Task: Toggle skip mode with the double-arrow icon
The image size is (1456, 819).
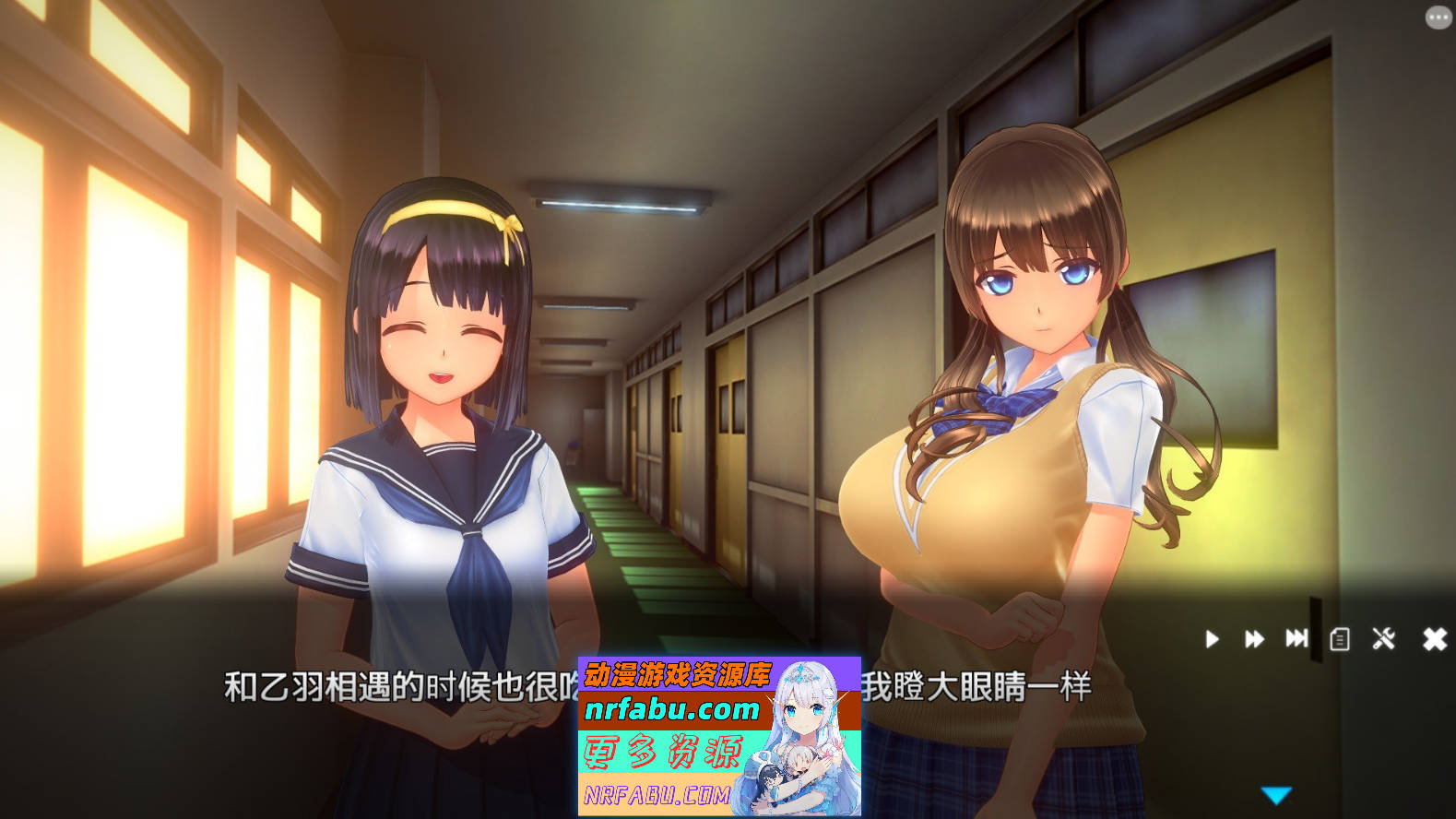Action: click(1254, 639)
